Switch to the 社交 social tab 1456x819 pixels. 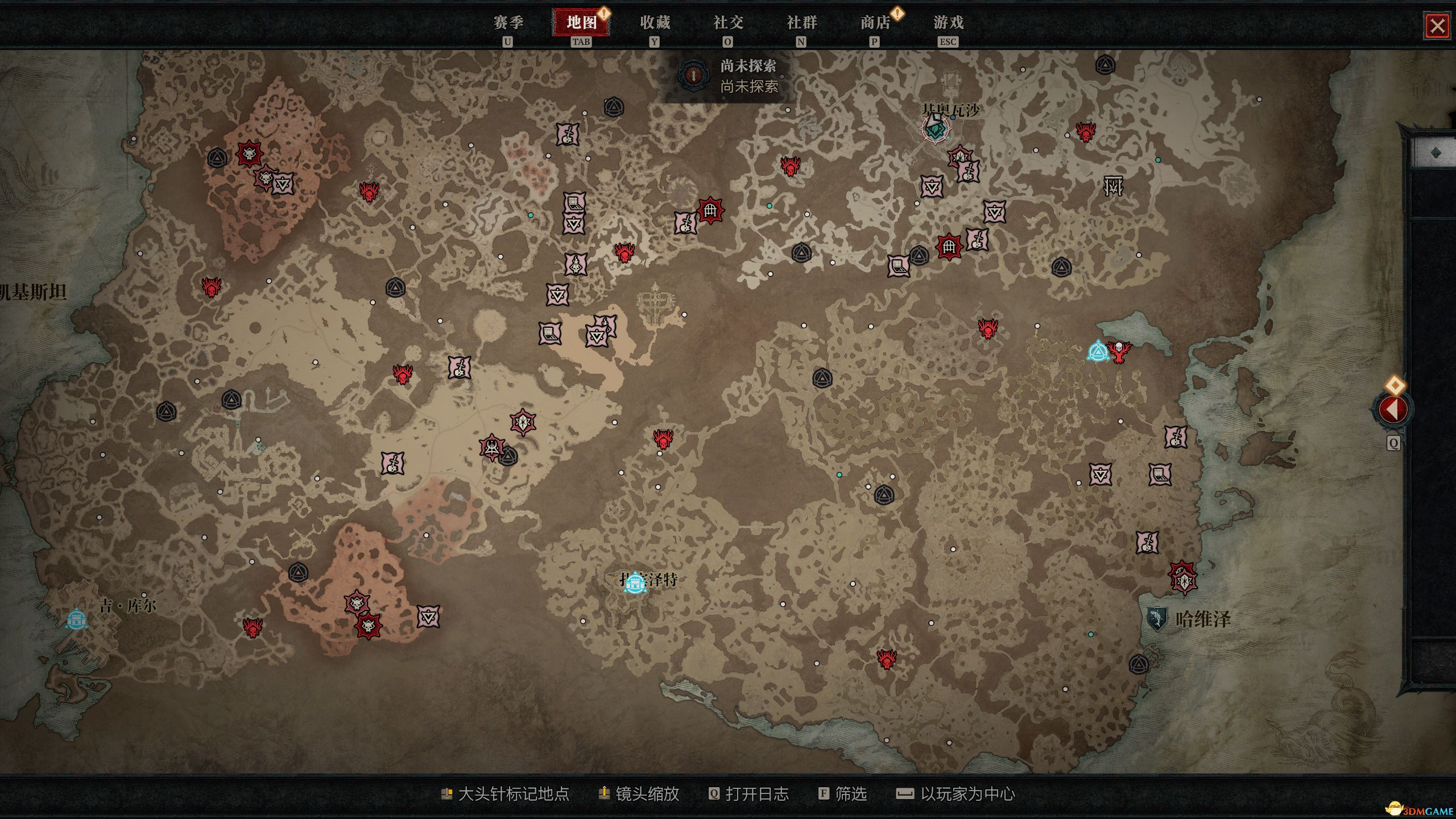728,23
